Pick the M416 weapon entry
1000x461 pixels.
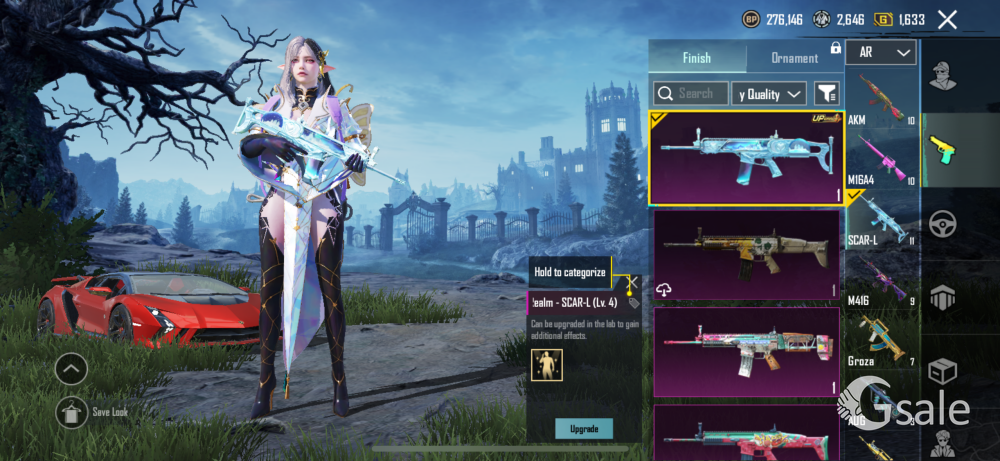[x=881, y=280]
